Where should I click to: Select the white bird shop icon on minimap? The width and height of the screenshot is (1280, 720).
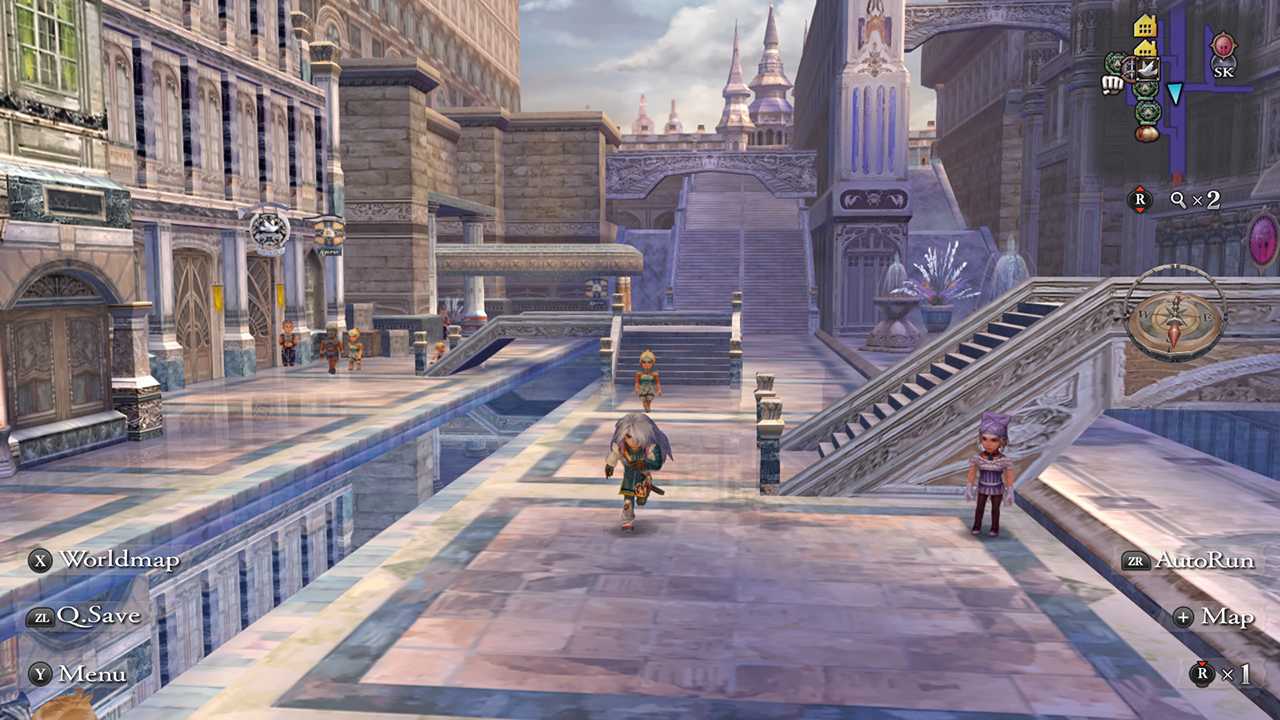point(1147,69)
